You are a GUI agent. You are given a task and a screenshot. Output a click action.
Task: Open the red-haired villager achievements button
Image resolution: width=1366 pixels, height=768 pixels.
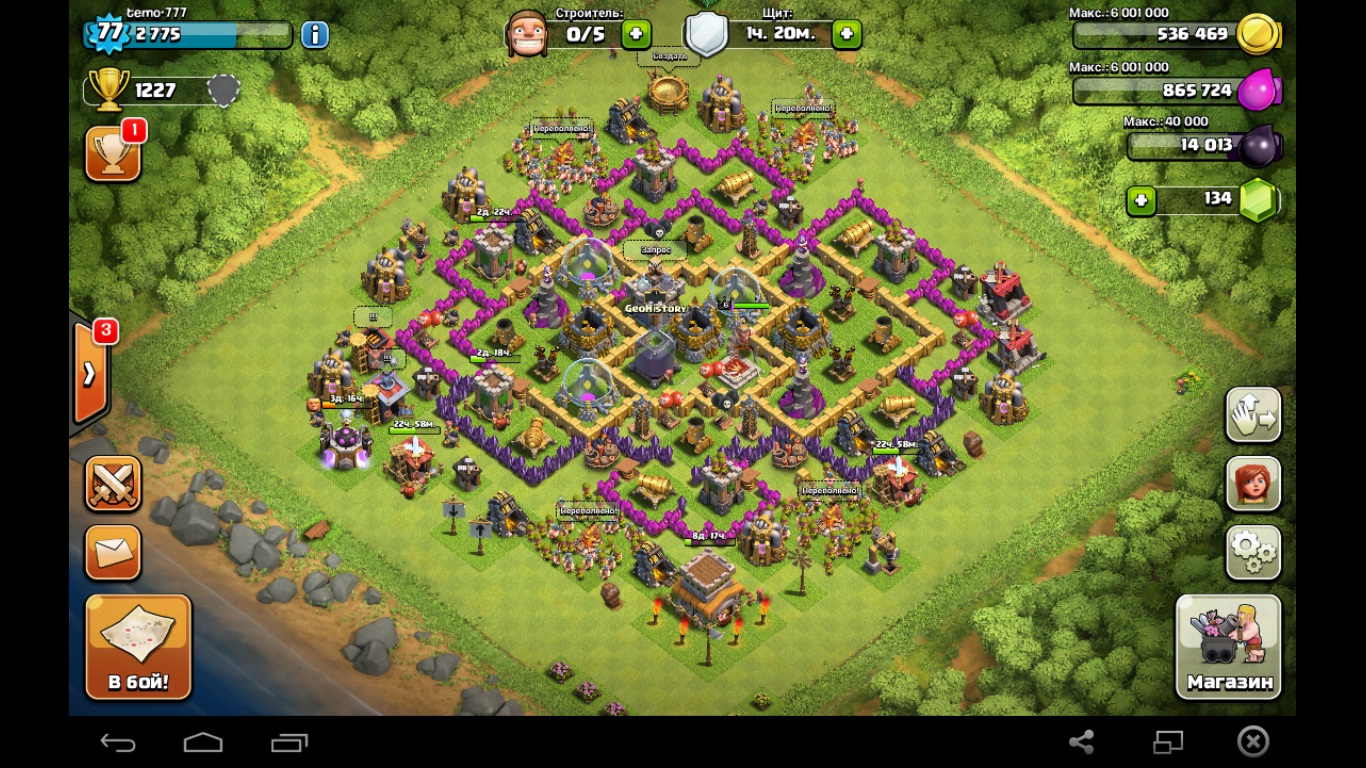[1253, 483]
